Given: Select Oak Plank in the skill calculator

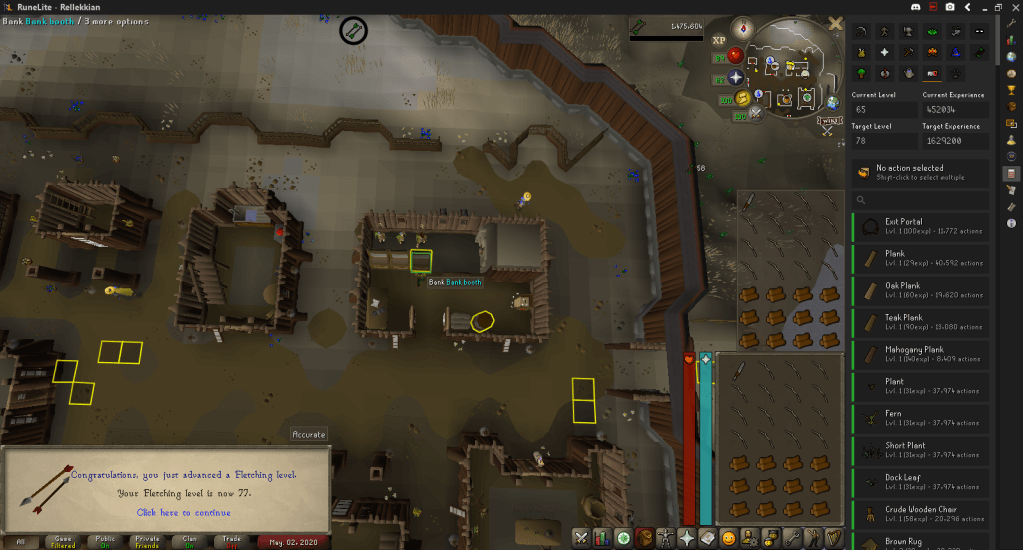Looking at the screenshot, I should [x=920, y=291].
